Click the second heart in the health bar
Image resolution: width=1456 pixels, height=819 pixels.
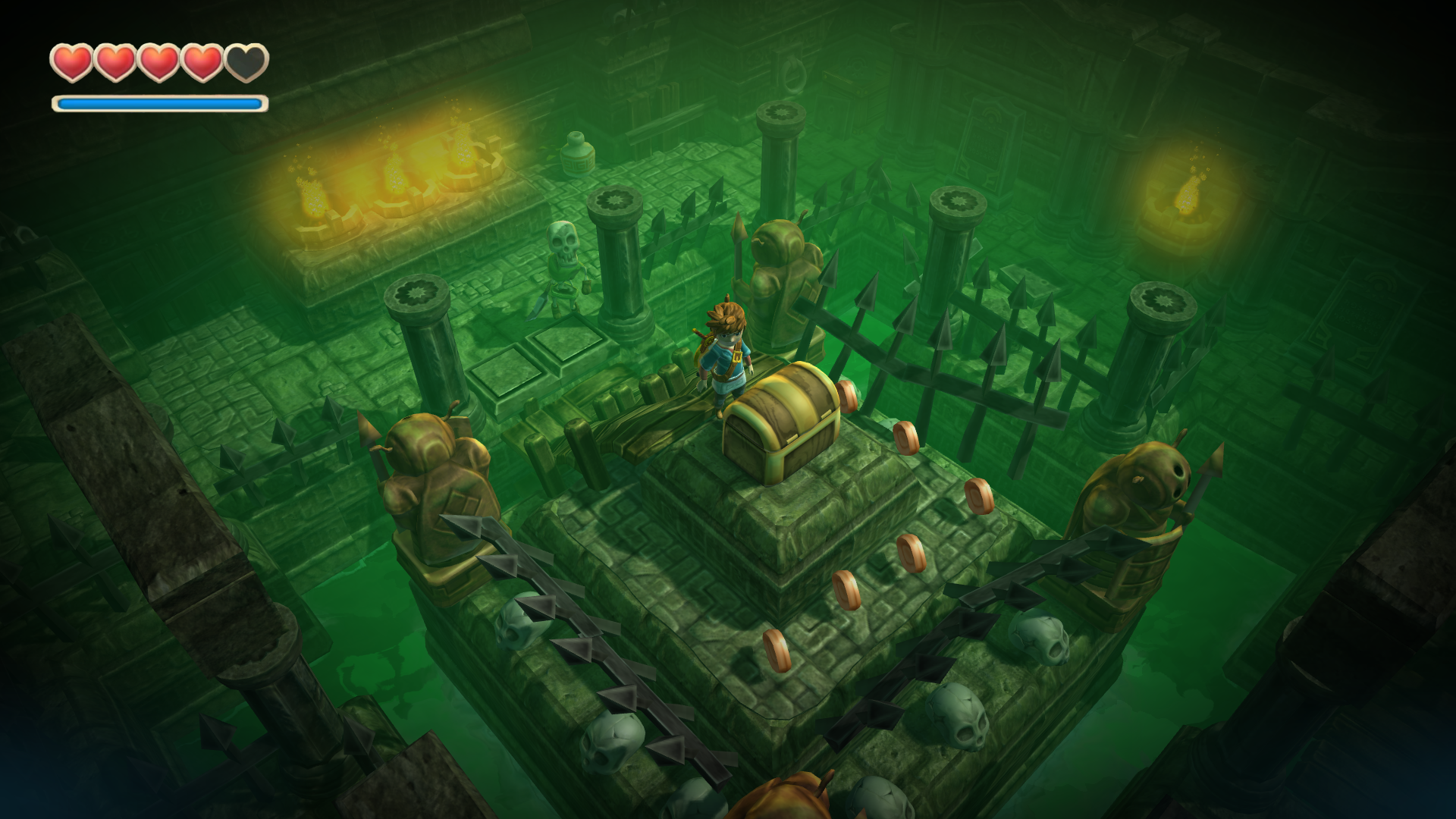tap(115, 61)
